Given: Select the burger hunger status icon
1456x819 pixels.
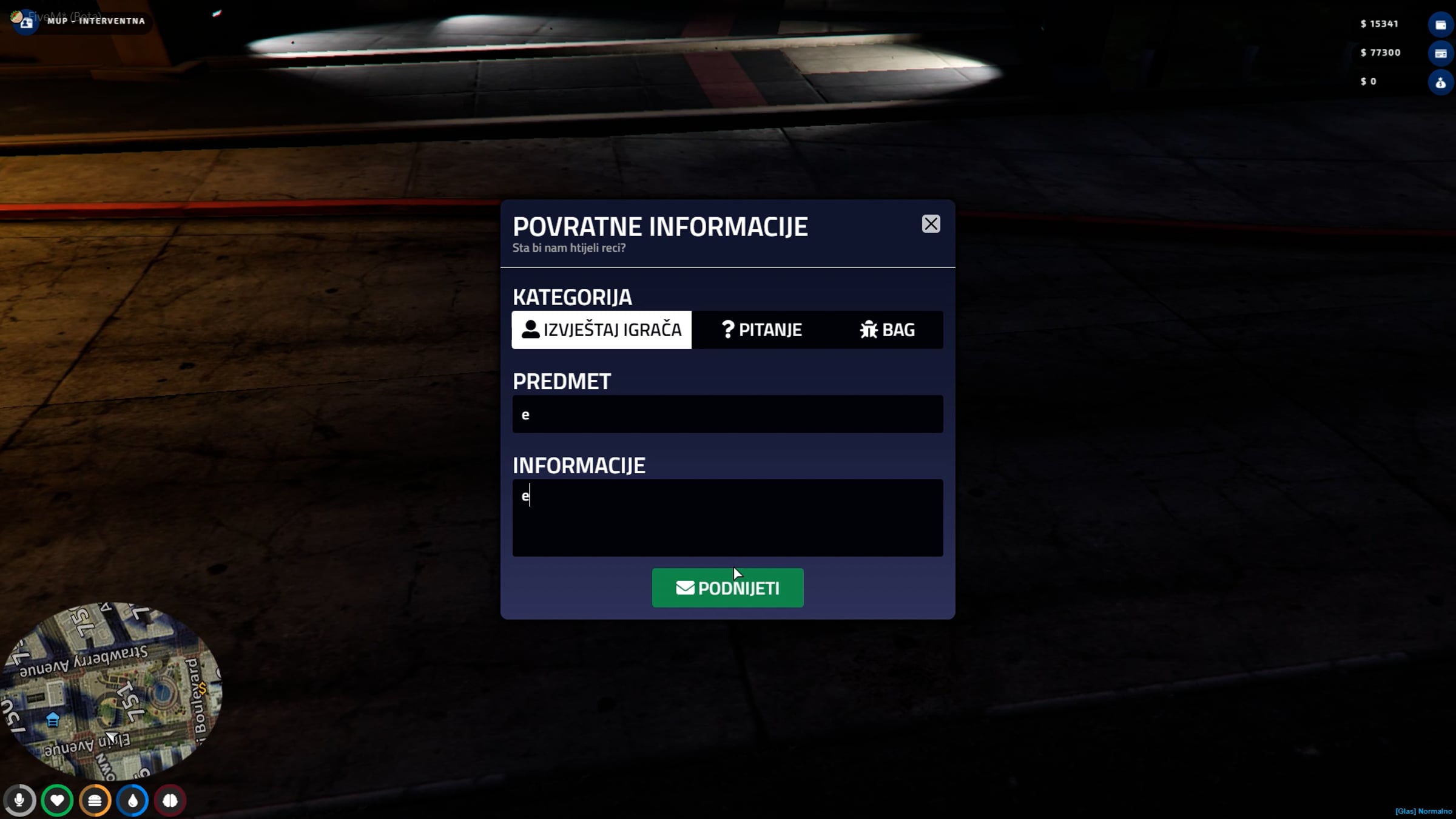Looking at the screenshot, I should click(95, 801).
